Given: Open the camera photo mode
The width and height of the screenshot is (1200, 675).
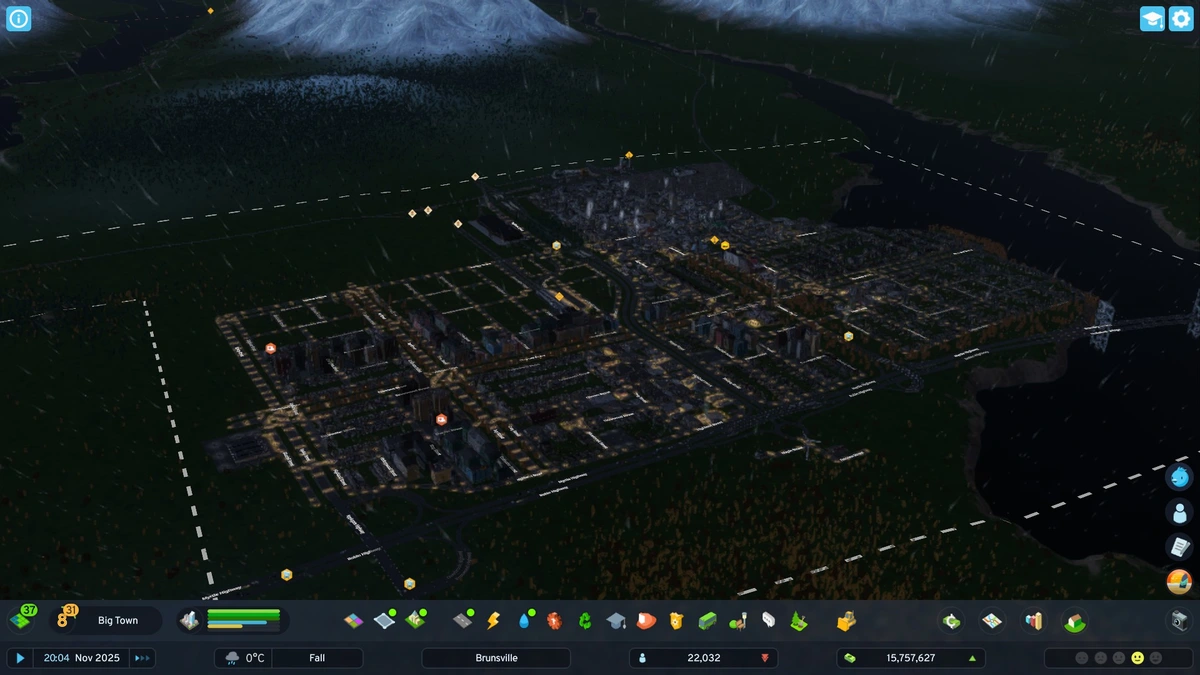Looking at the screenshot, I should (x=1180, y=621).
